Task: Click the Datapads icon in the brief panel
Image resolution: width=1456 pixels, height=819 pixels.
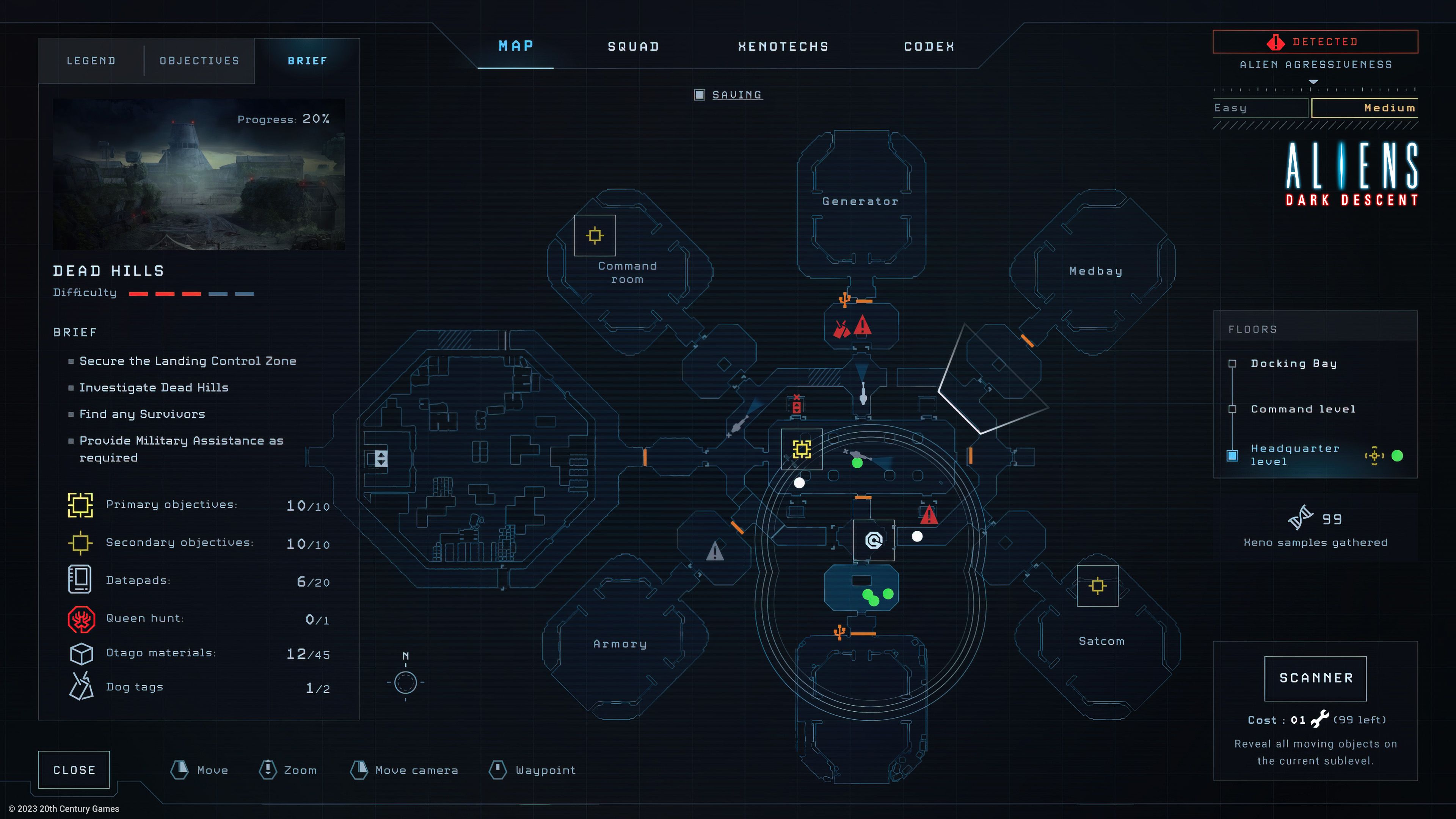Action: [80, 579]
